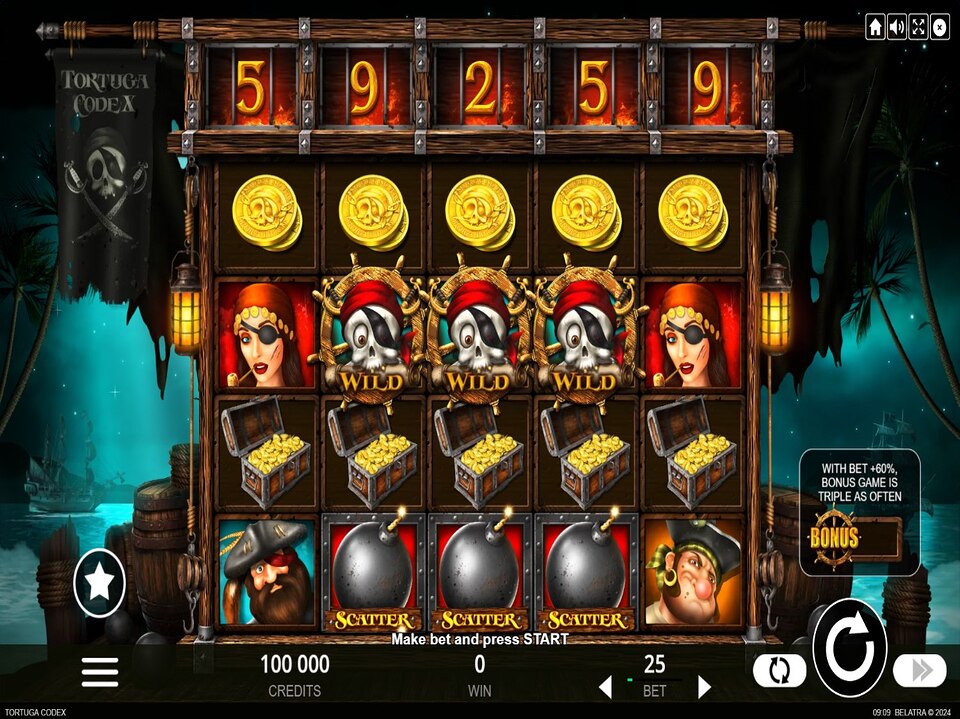Enable the BONUS bet +60% option

pos(858,537)
